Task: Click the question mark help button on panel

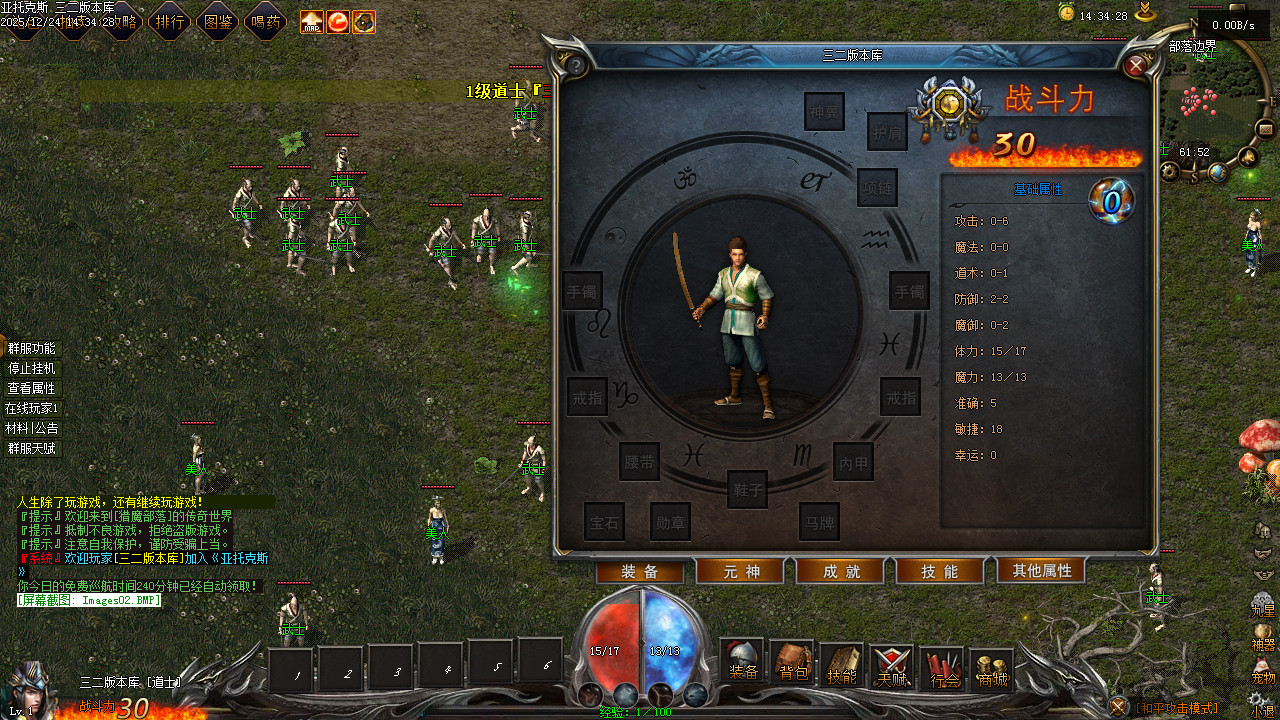Action: 575,66
